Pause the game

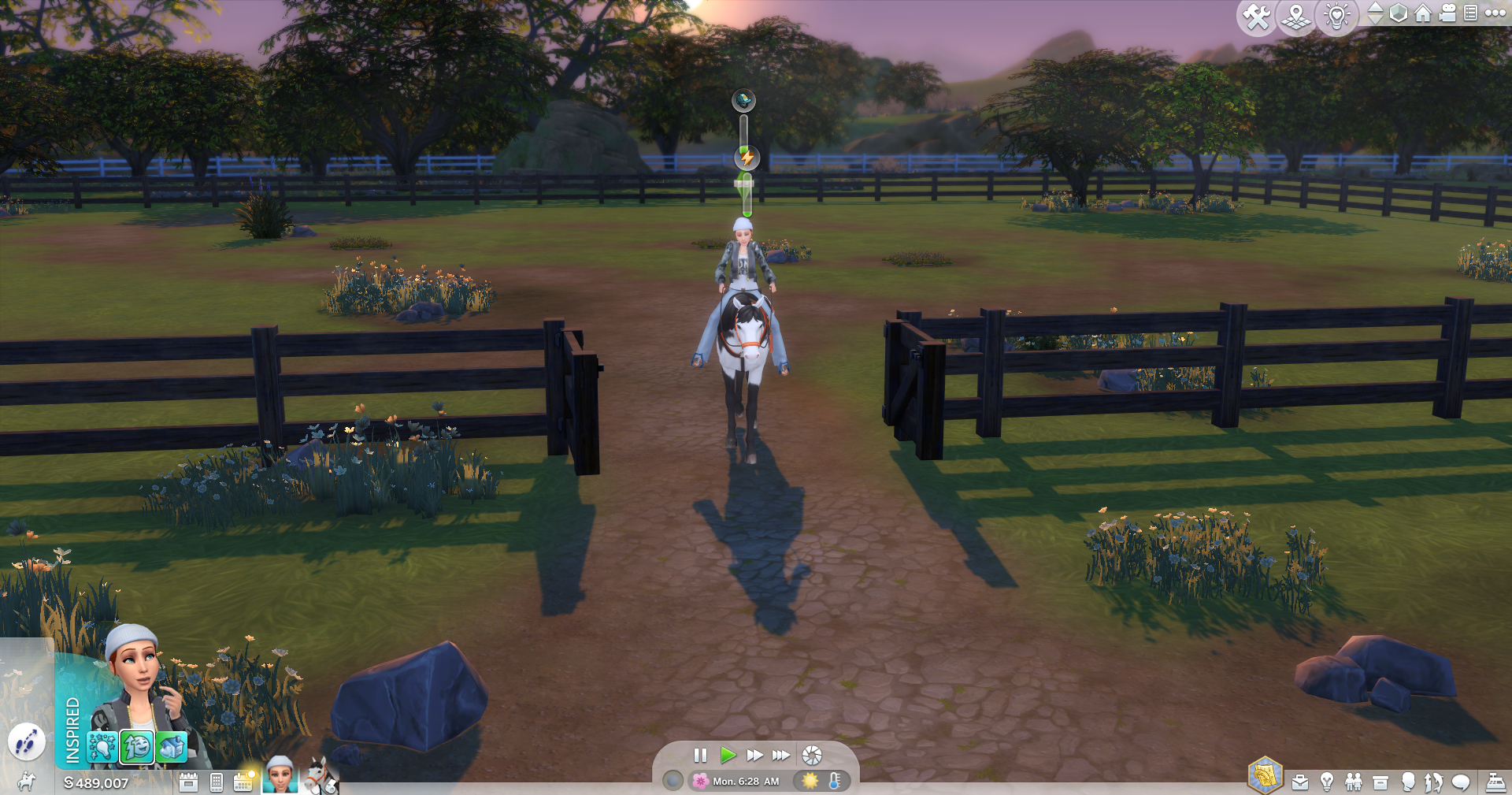[700, 755]
